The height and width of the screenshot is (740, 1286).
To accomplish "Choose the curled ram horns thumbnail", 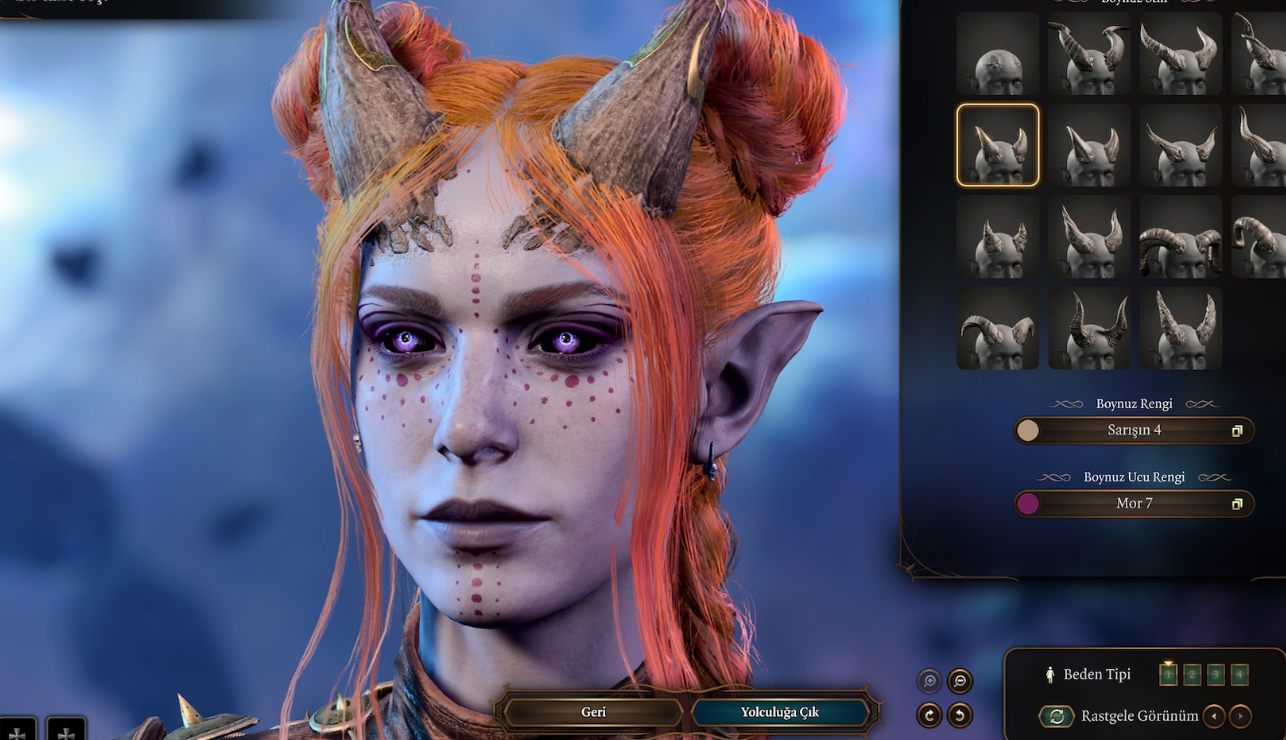I will click(x=1180, y=237).
